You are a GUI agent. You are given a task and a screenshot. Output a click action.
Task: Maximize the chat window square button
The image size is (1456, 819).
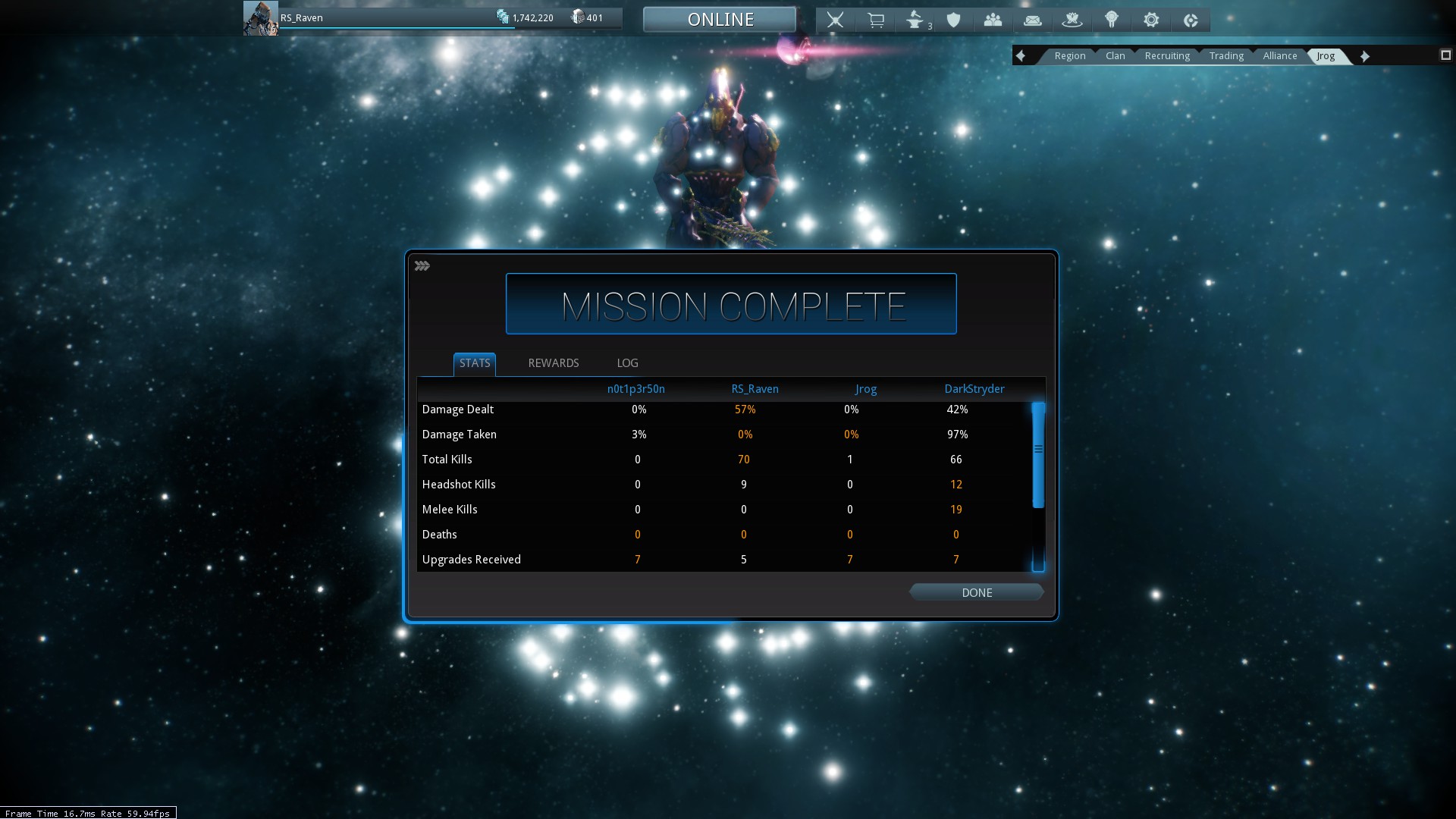click(x=1445, y=55)
